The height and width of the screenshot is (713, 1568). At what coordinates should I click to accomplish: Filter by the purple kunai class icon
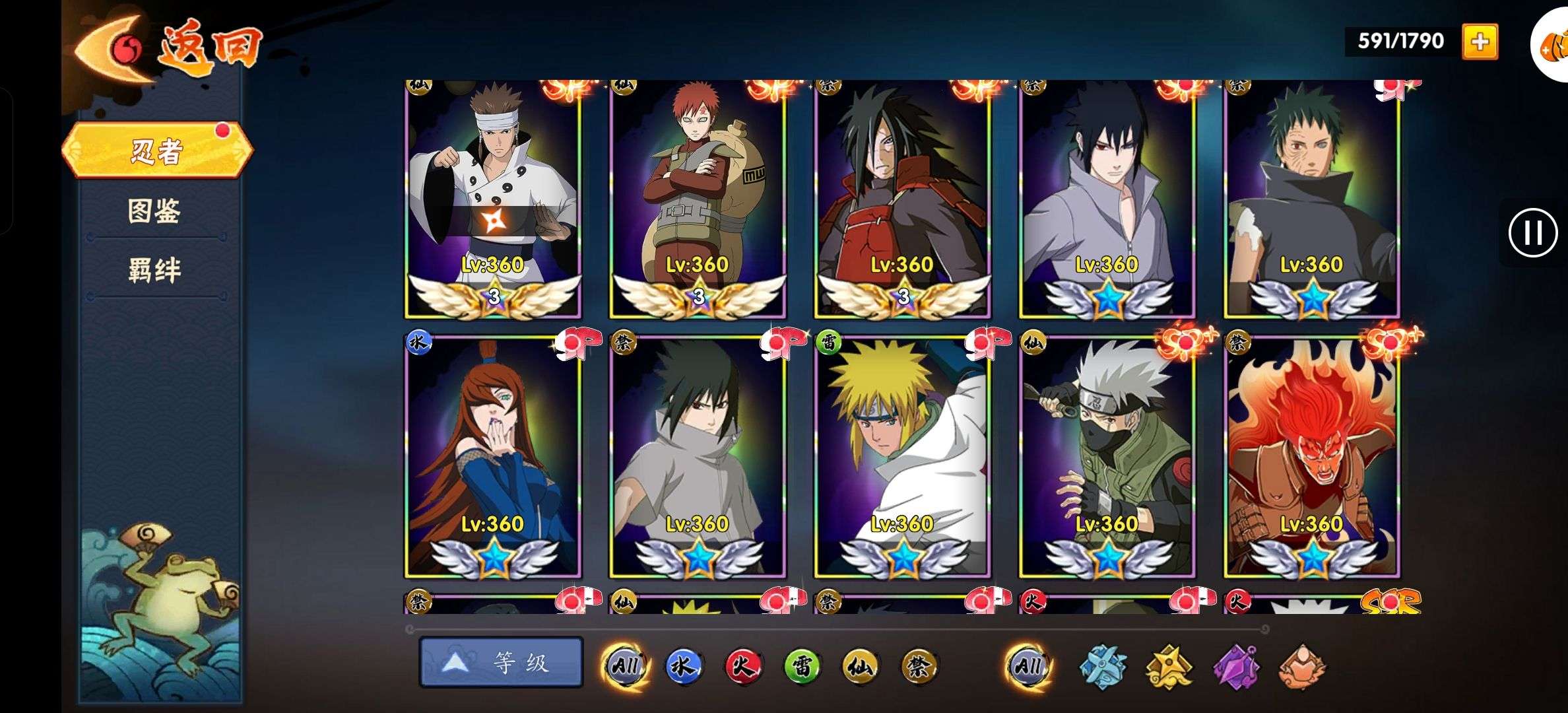1236,667
